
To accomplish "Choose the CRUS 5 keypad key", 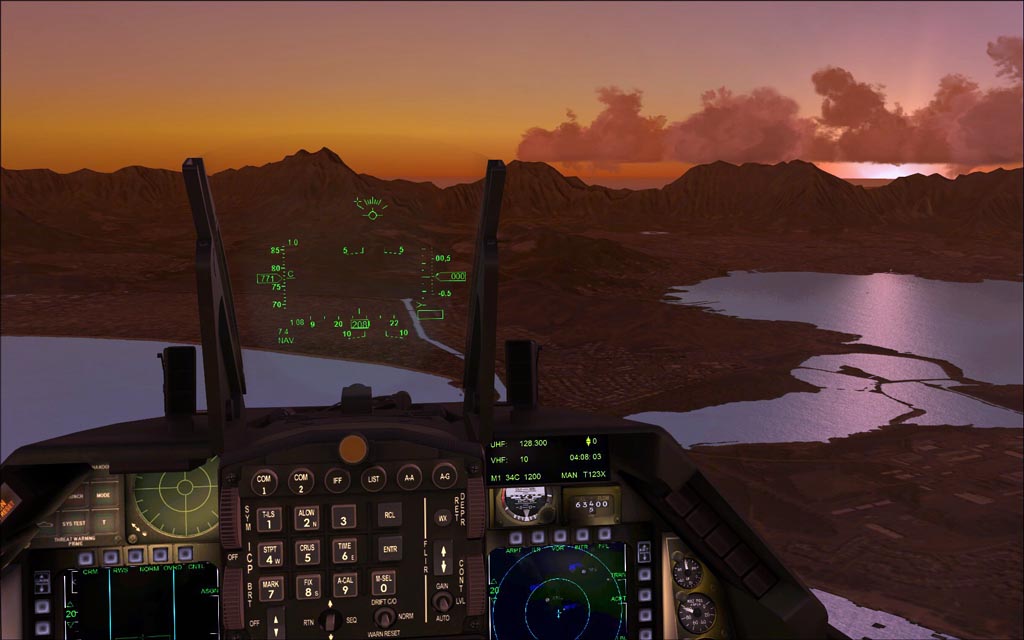I will (307, 552).
